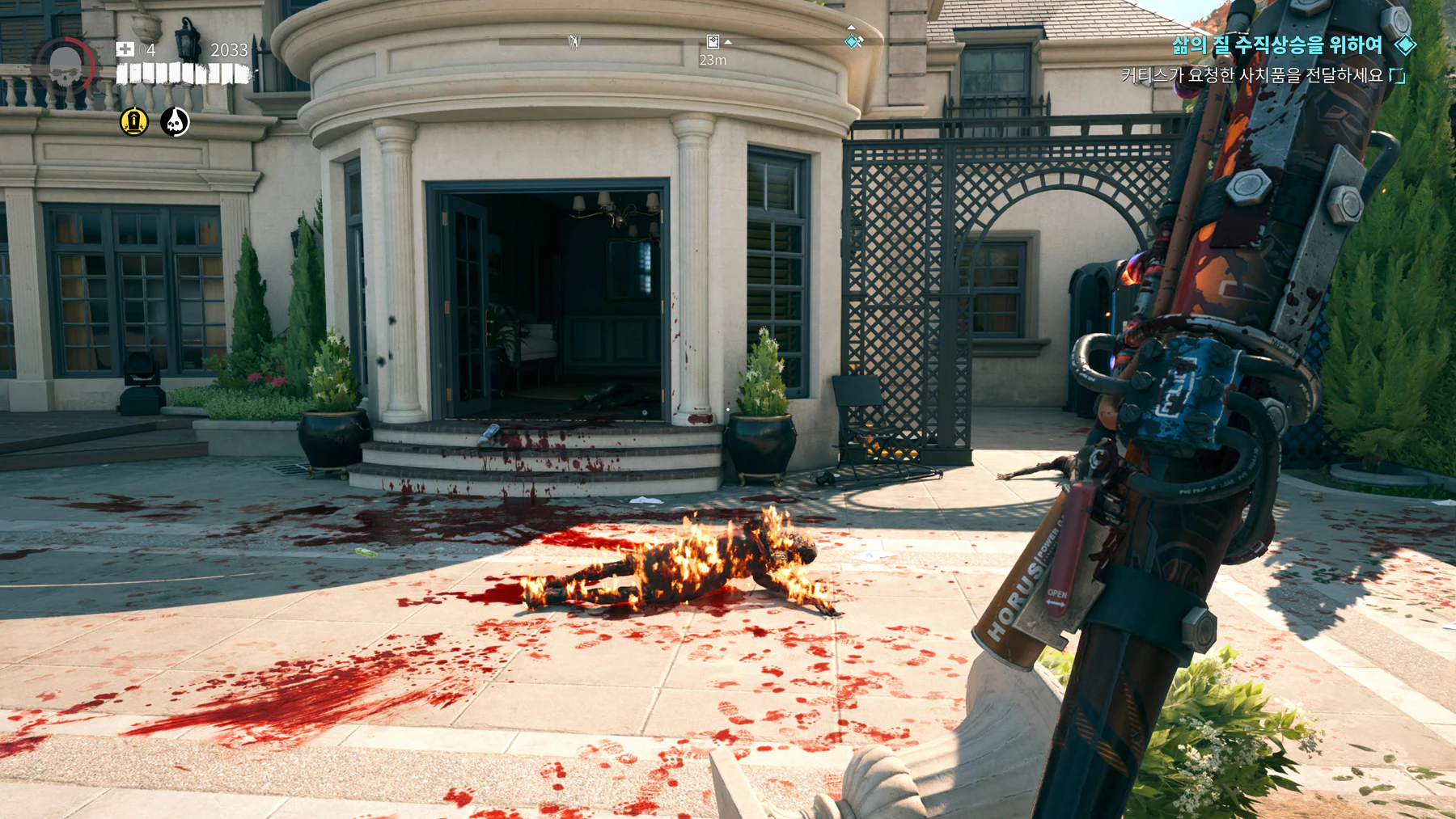Click the fast travel map marker on compass
The height and width of the screenshot is (819, 1456).
(574, 41)
